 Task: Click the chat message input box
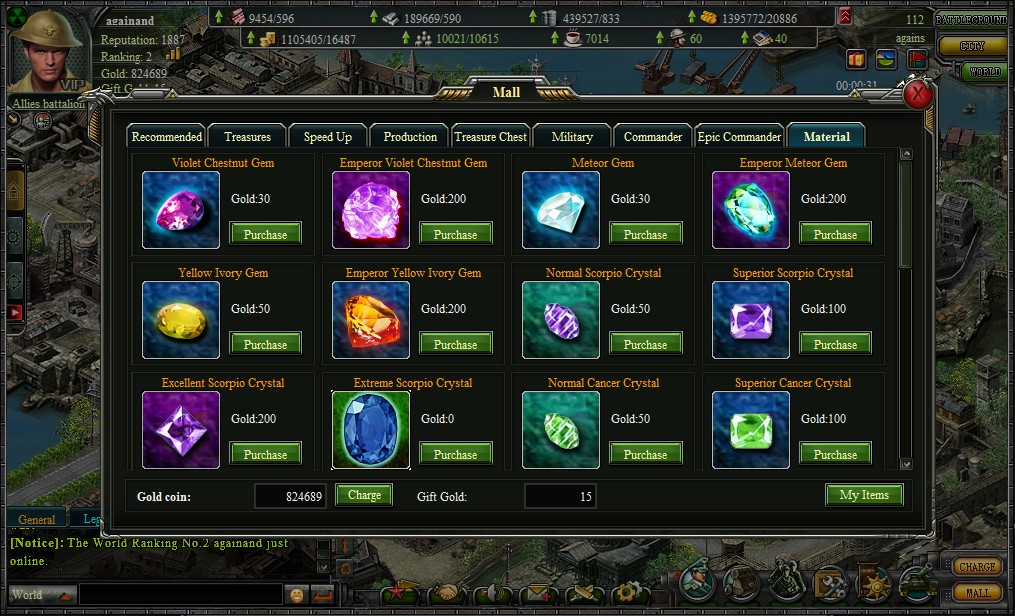180,595
